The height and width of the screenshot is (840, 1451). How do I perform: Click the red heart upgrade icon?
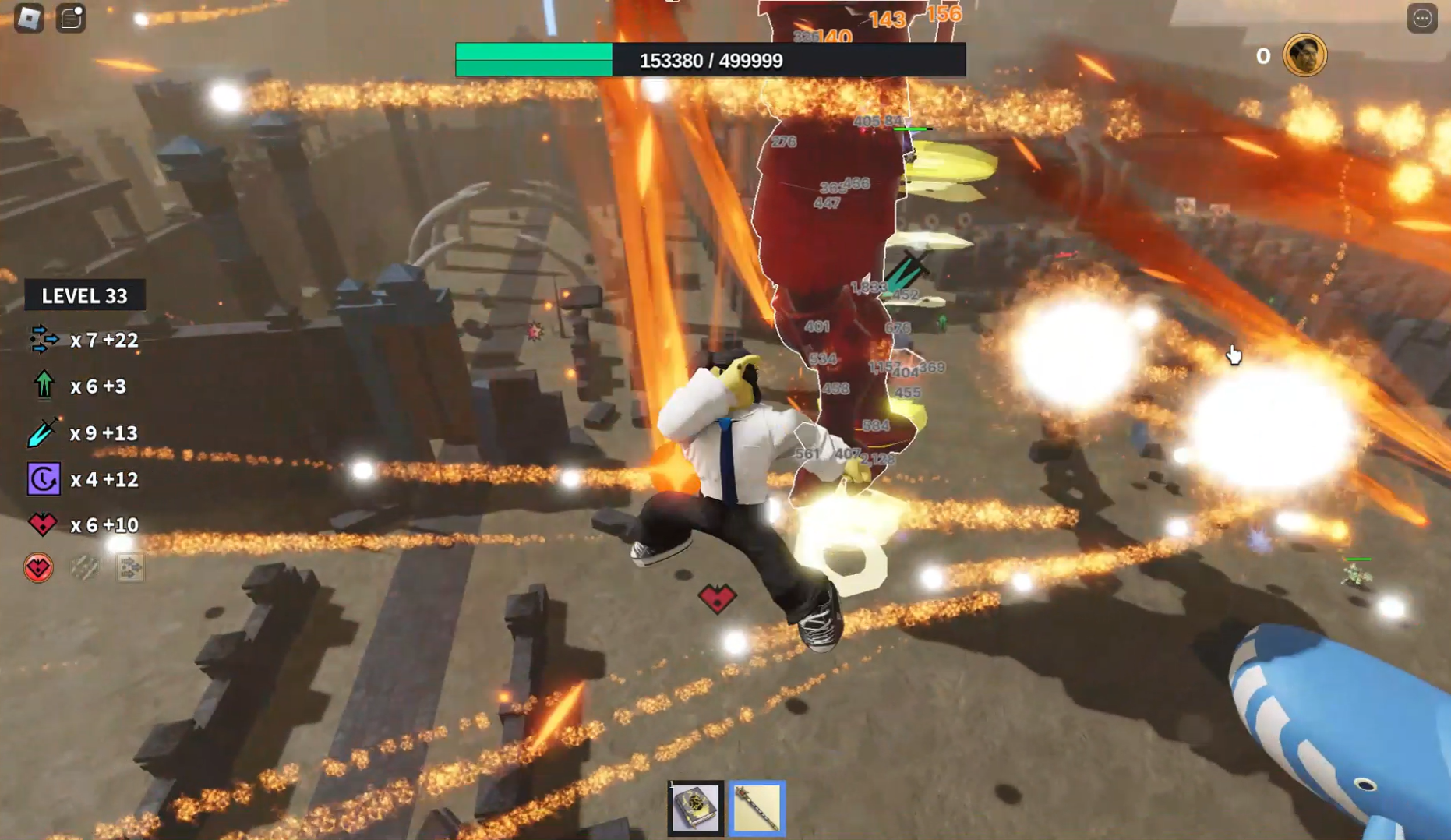point(44,524)
